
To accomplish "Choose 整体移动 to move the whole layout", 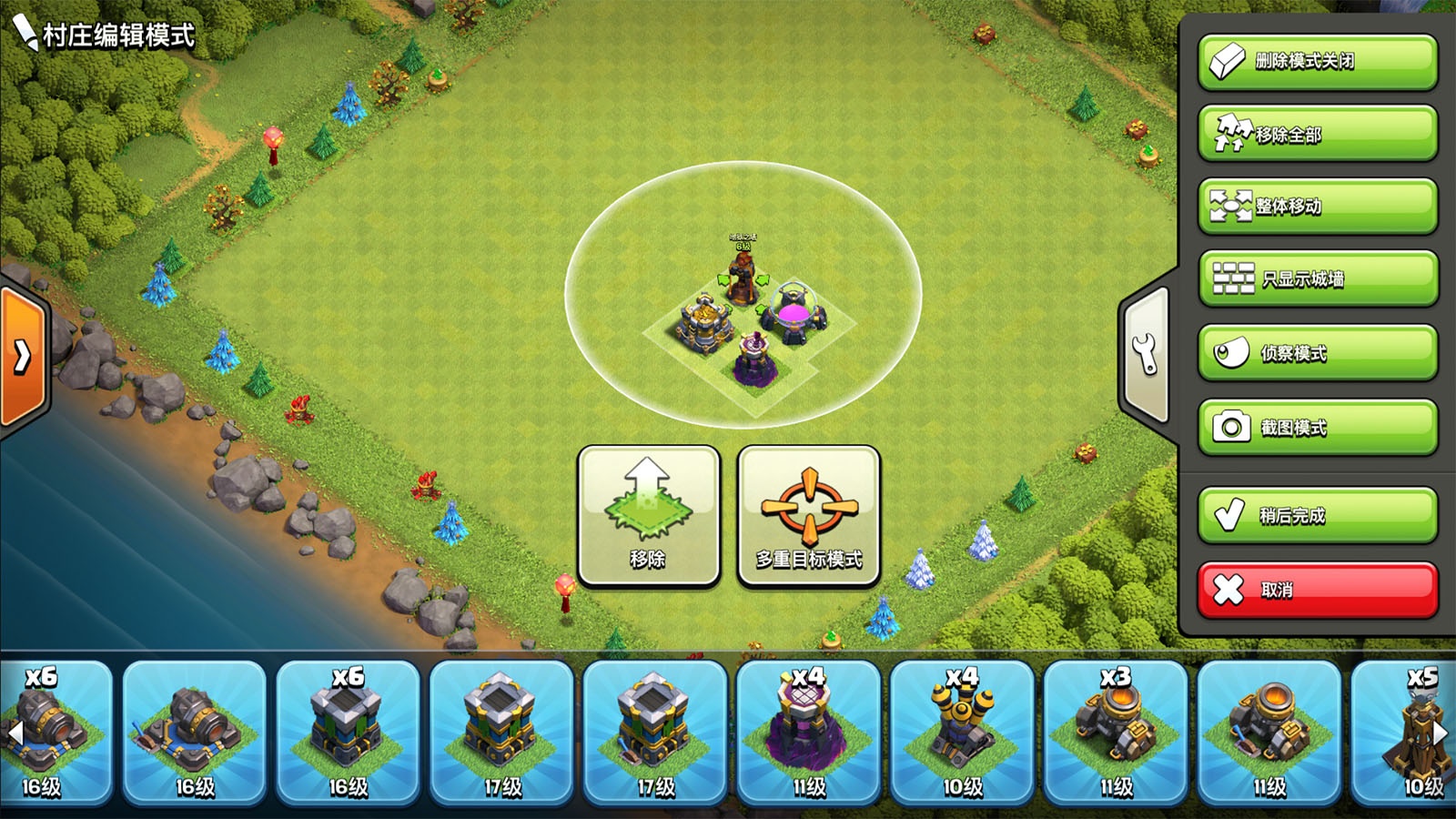I will [1317, 207].
